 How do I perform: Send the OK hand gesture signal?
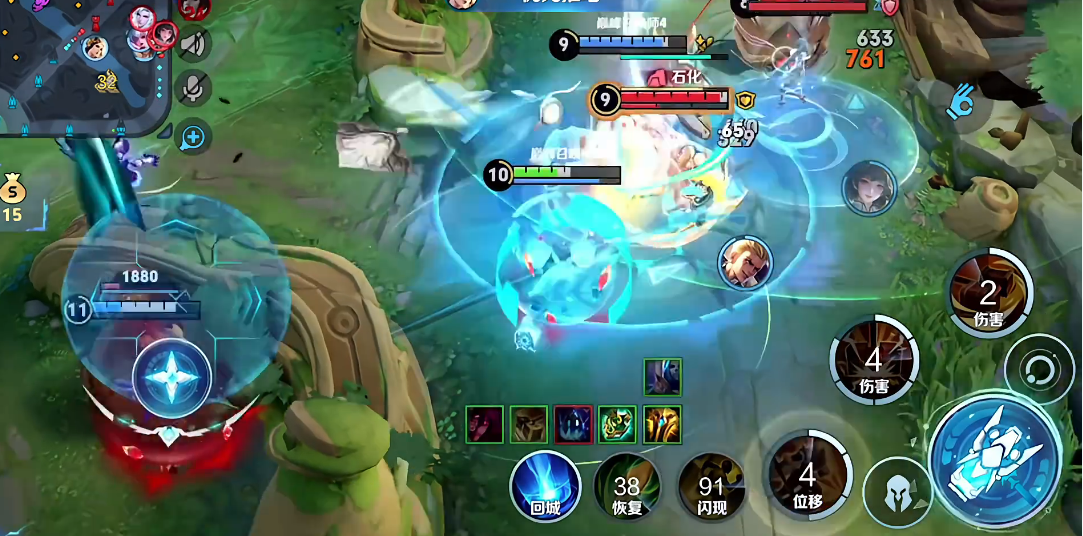click(964, 101)
